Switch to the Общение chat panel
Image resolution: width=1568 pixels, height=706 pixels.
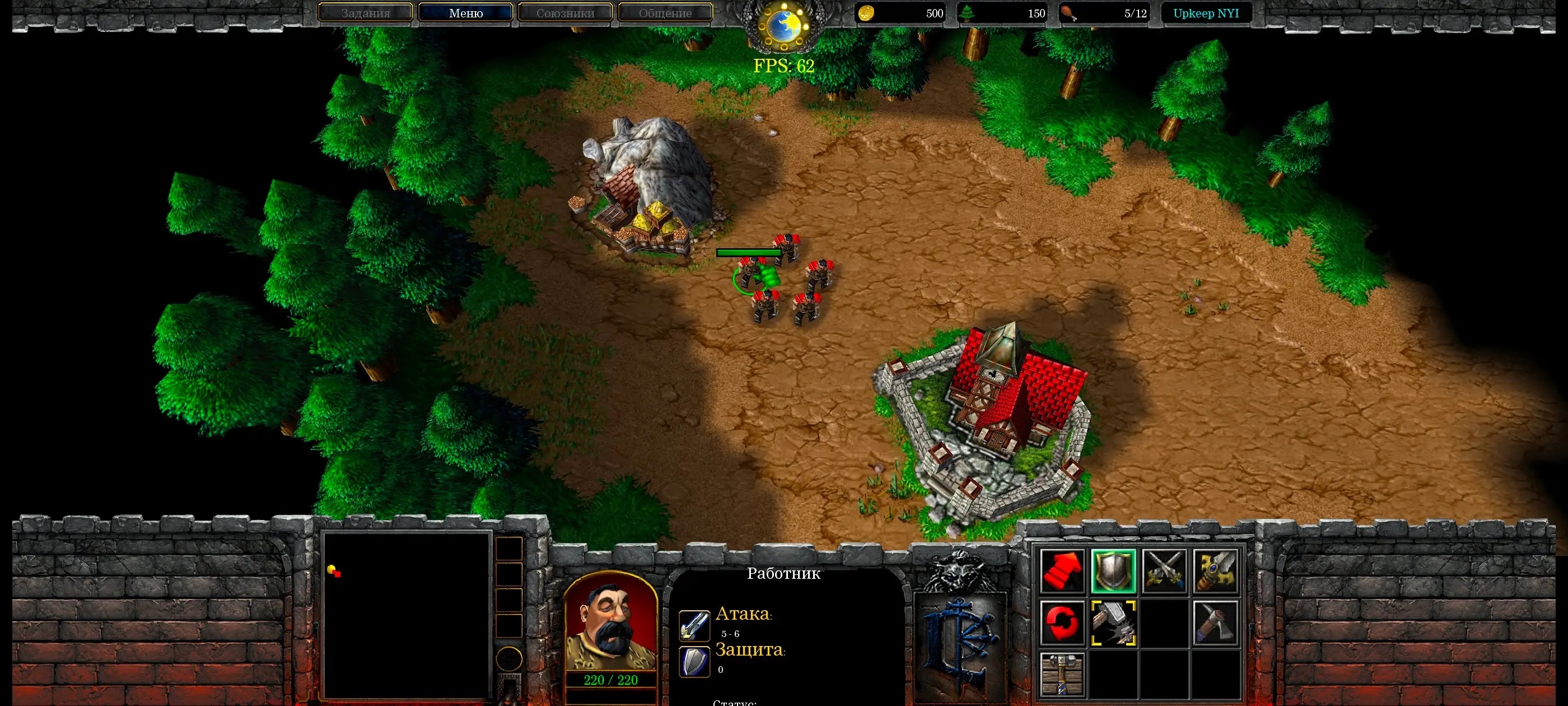click(x=665, y=13)
